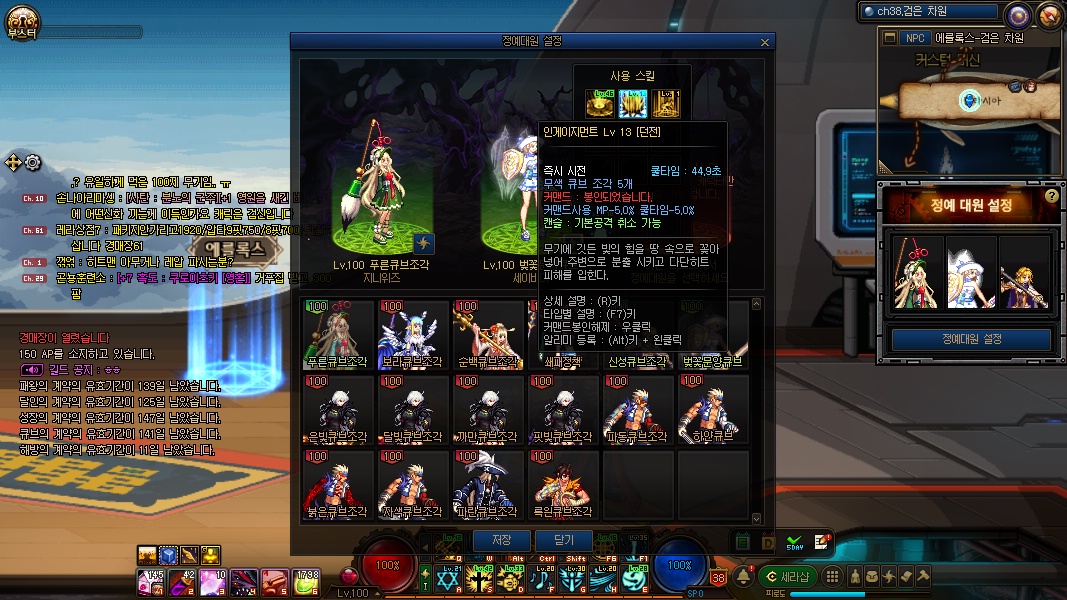
Task: Pick the 붉은큐브조각 character tile
Action: tap(339, 485)
